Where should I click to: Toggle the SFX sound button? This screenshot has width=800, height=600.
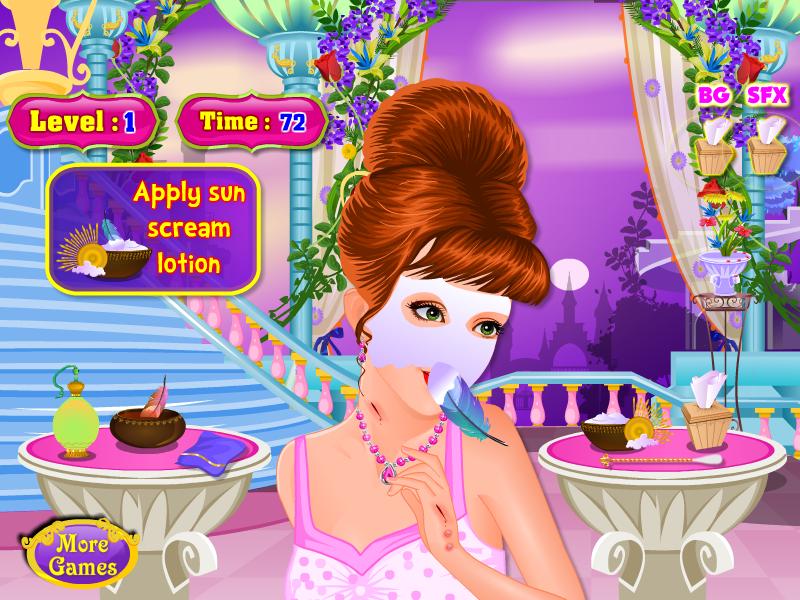click(768, 96)
